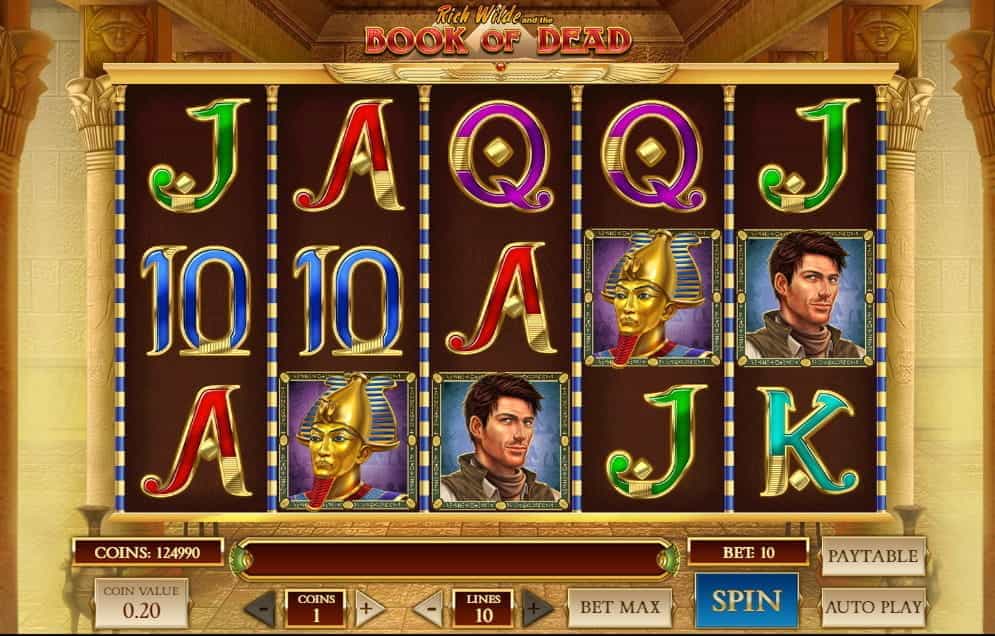Increase the number of coins
The image size is (995, 636).
[368, 607]
